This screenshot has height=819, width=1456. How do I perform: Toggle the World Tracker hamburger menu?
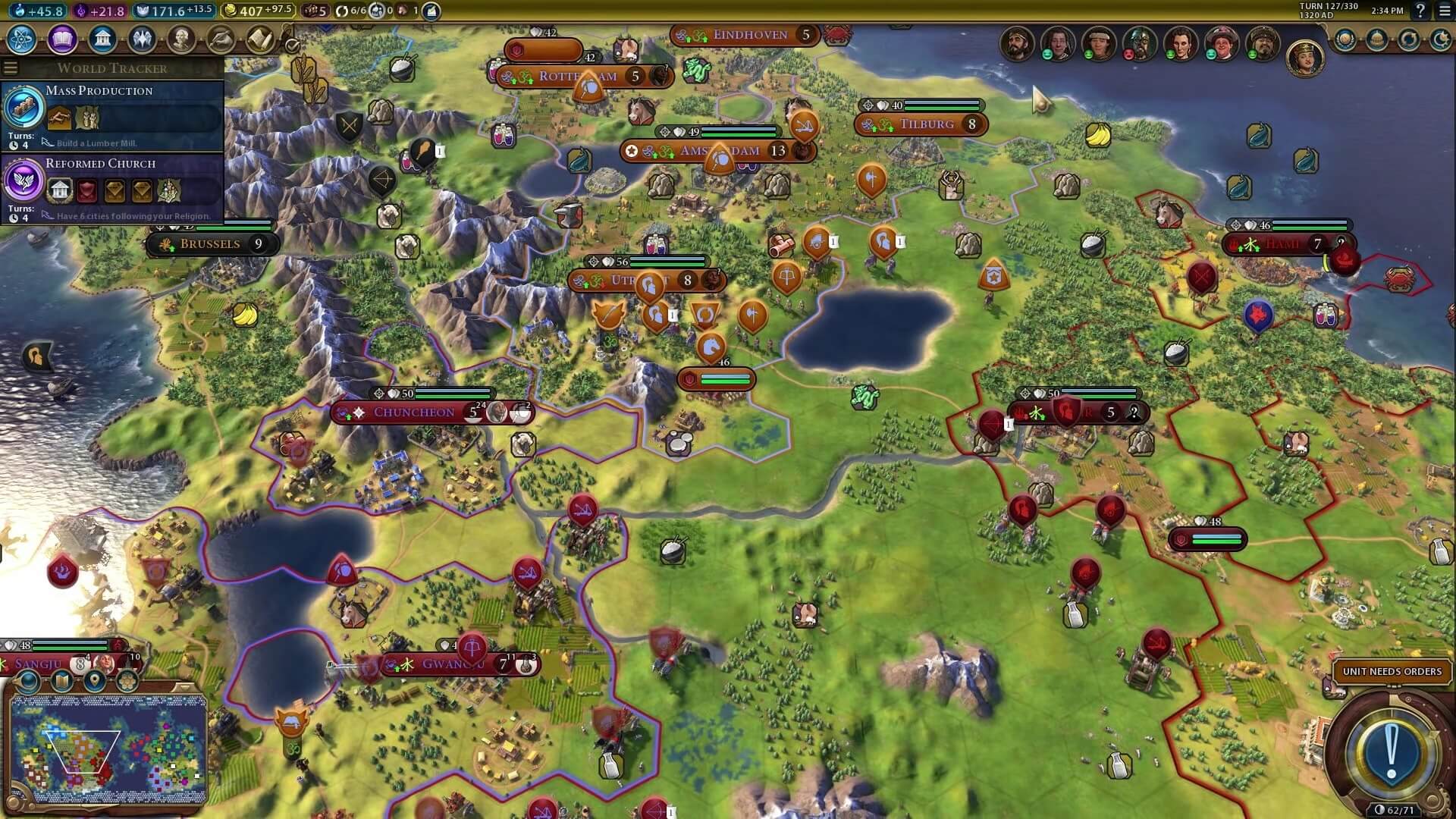point(11,68)
